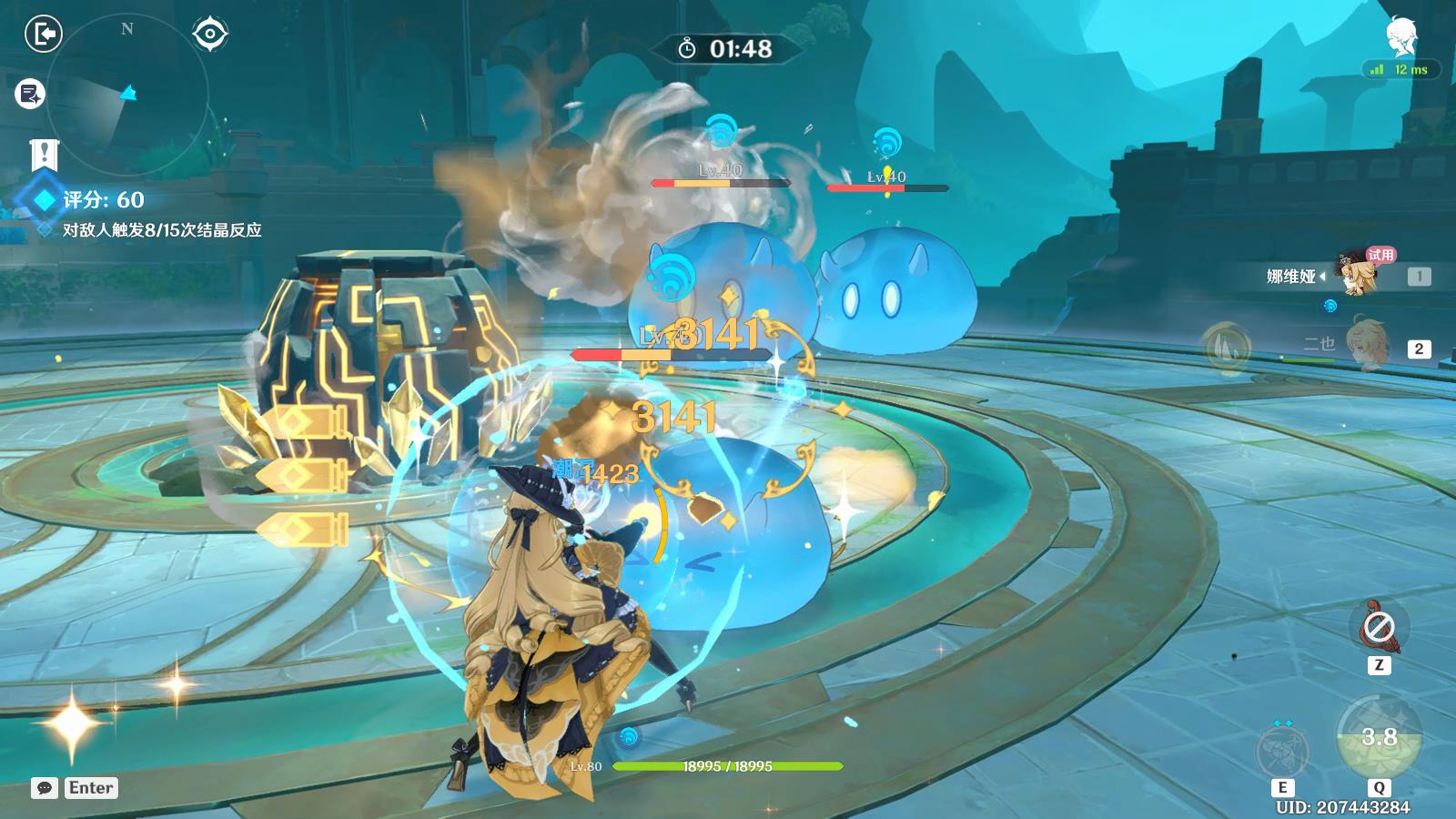Open the quest notes icon

[x=30, y=94]
